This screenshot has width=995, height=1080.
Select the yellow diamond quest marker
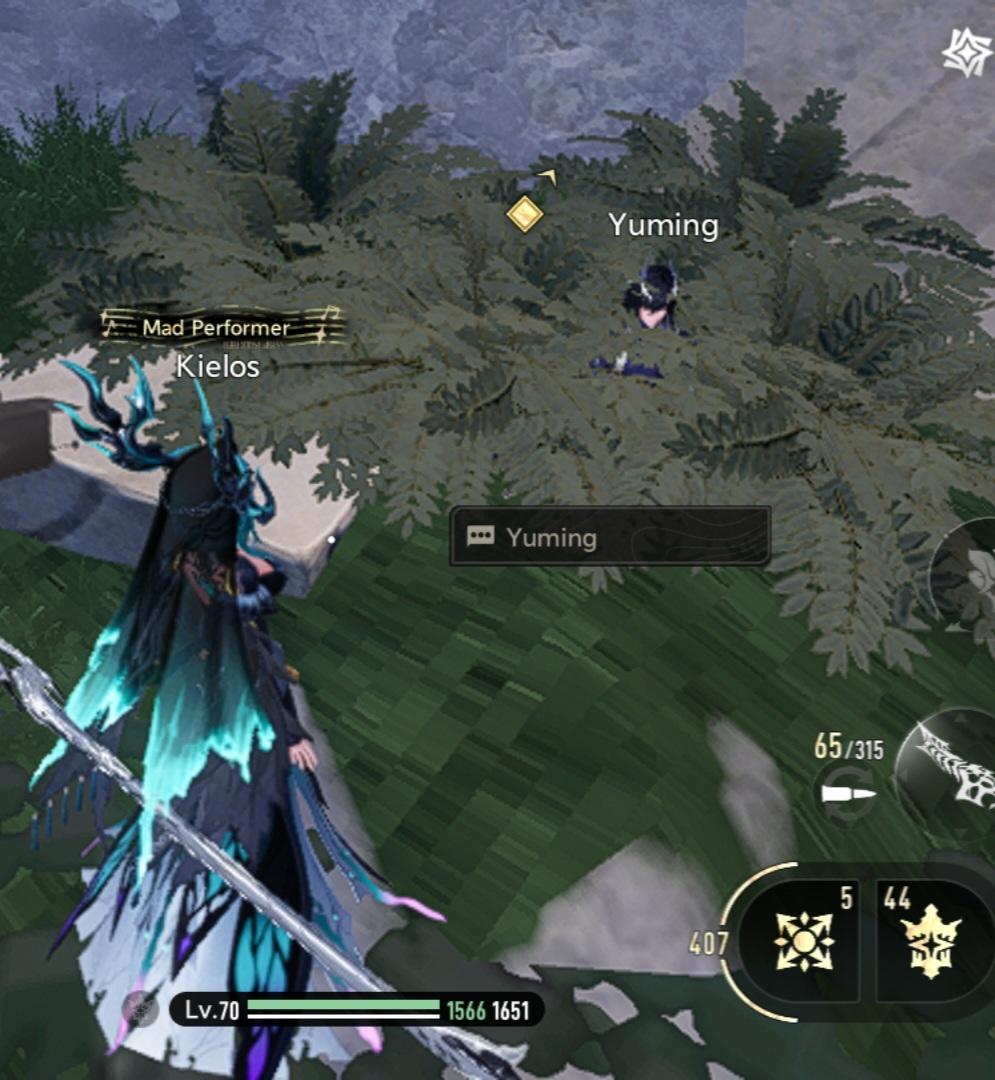tap(524, 213)
